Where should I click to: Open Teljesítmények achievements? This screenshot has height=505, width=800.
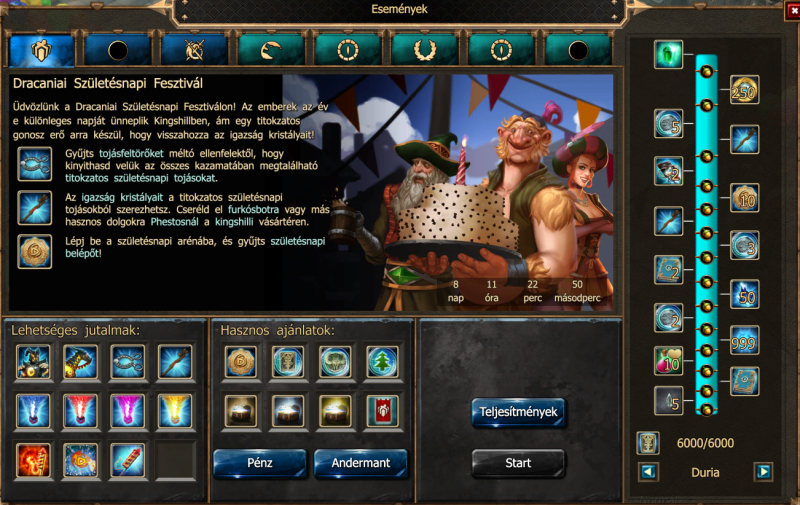tap(518, 412)
